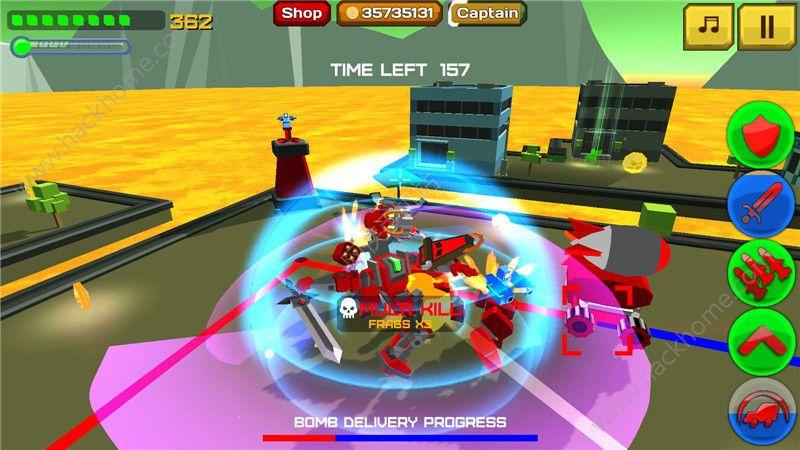The image size is (800, 450).
Task: Activate the vehicle transform button
Action: pyautogui.click(x=762, y=411)
